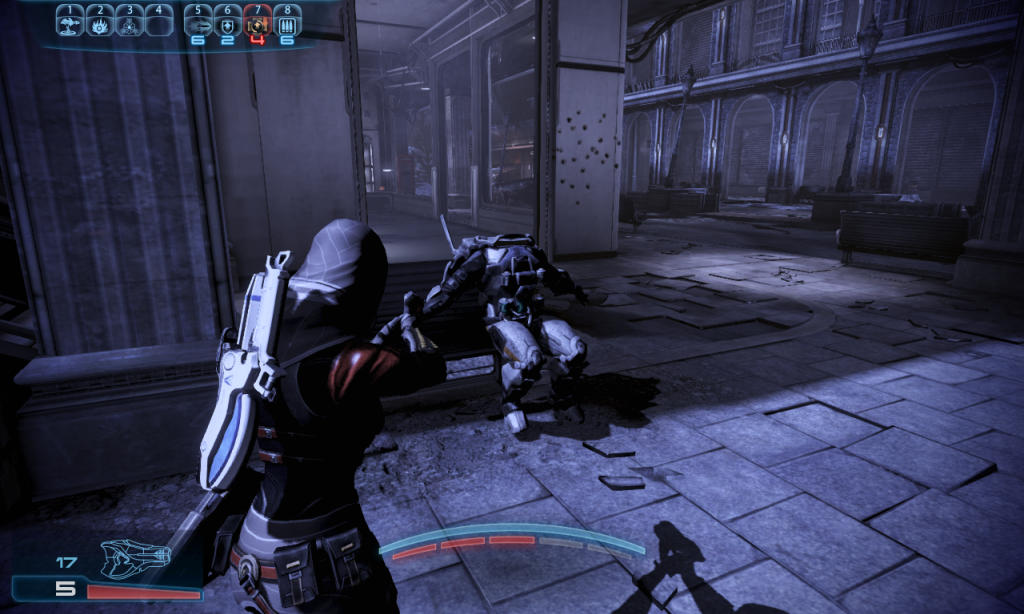Use the ammo pack in slot 8

[x=288, y=21]
